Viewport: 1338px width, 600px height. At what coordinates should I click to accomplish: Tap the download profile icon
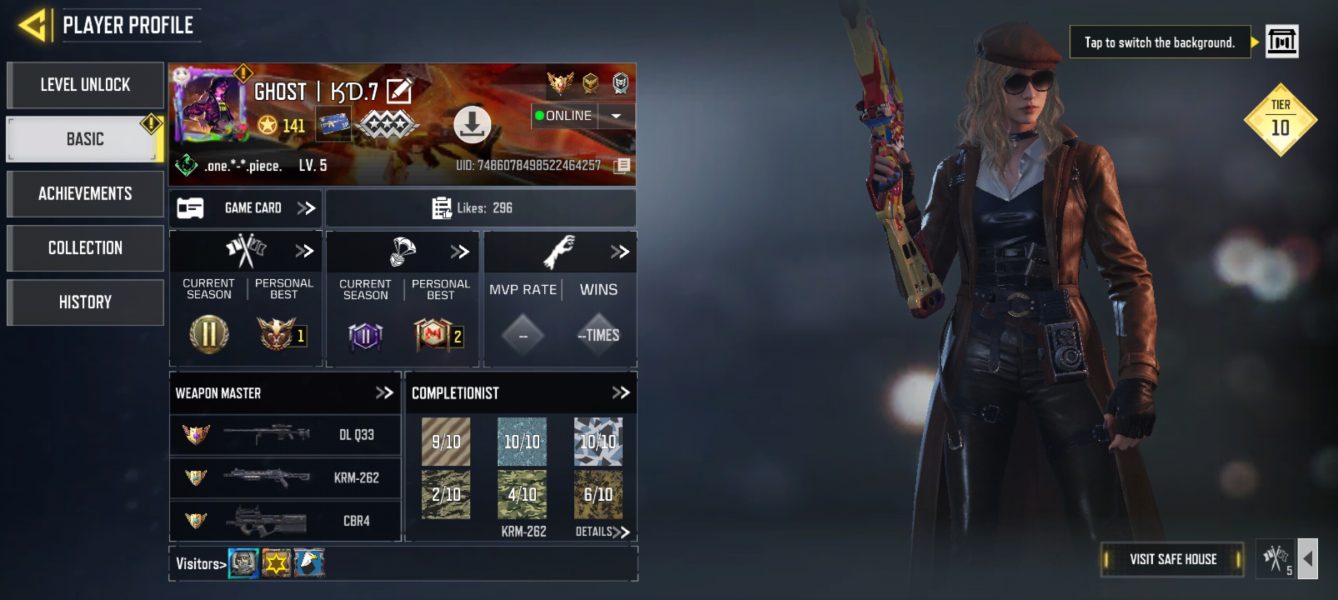pos(472,124)
